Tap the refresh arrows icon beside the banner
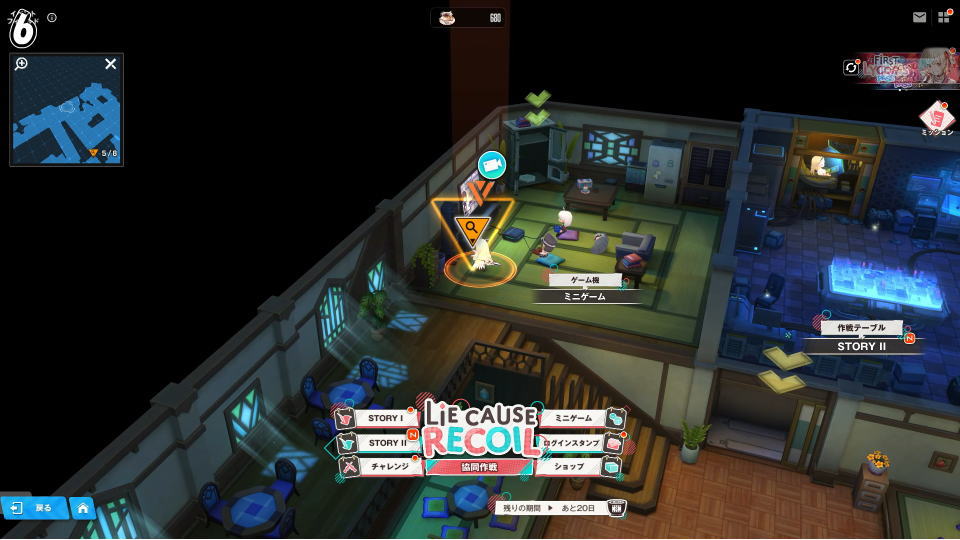Viewport: 960px width, 540px height. click(x=852, y=68)
